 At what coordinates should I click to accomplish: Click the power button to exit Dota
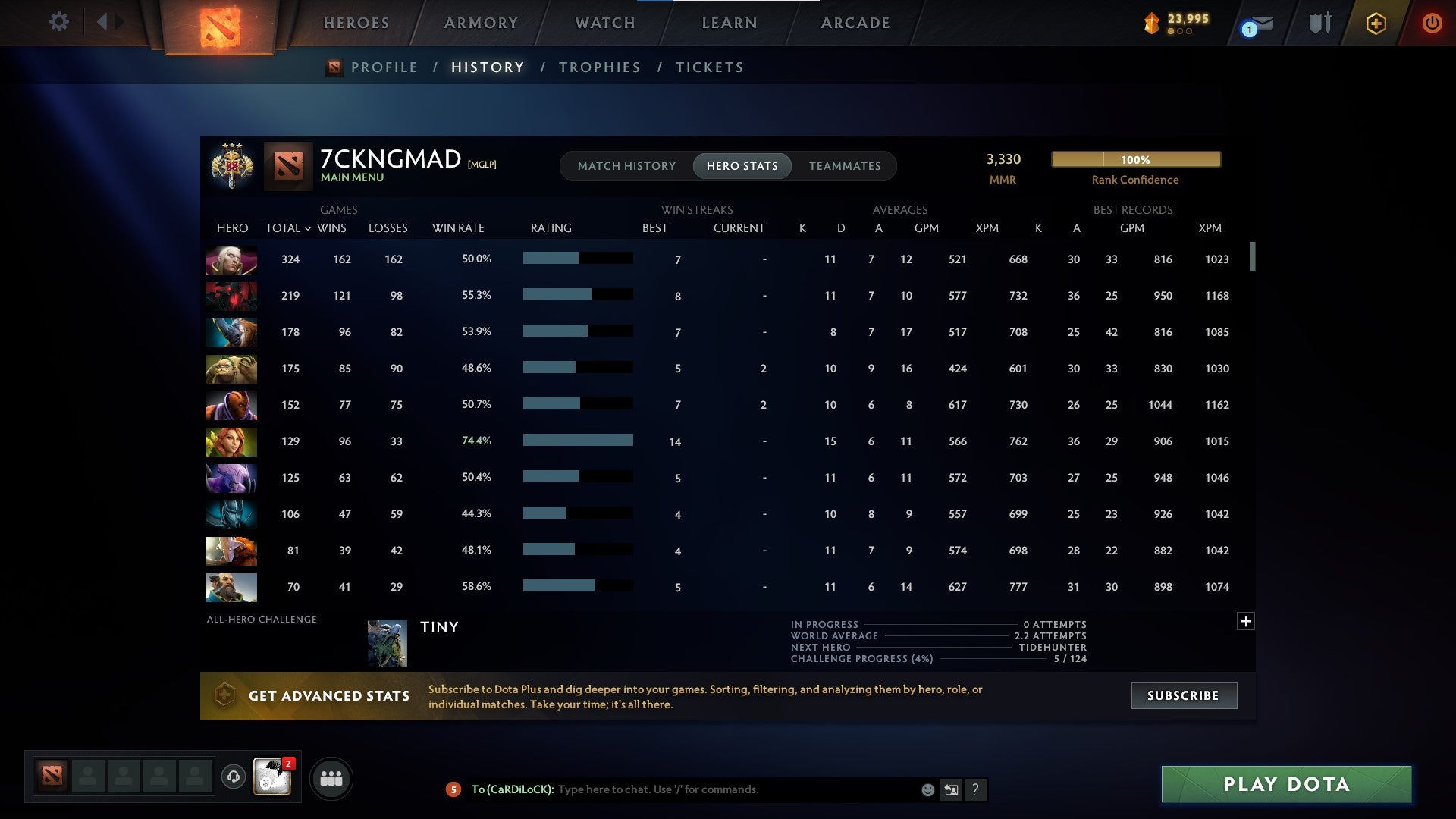[x=1432, y=22]
